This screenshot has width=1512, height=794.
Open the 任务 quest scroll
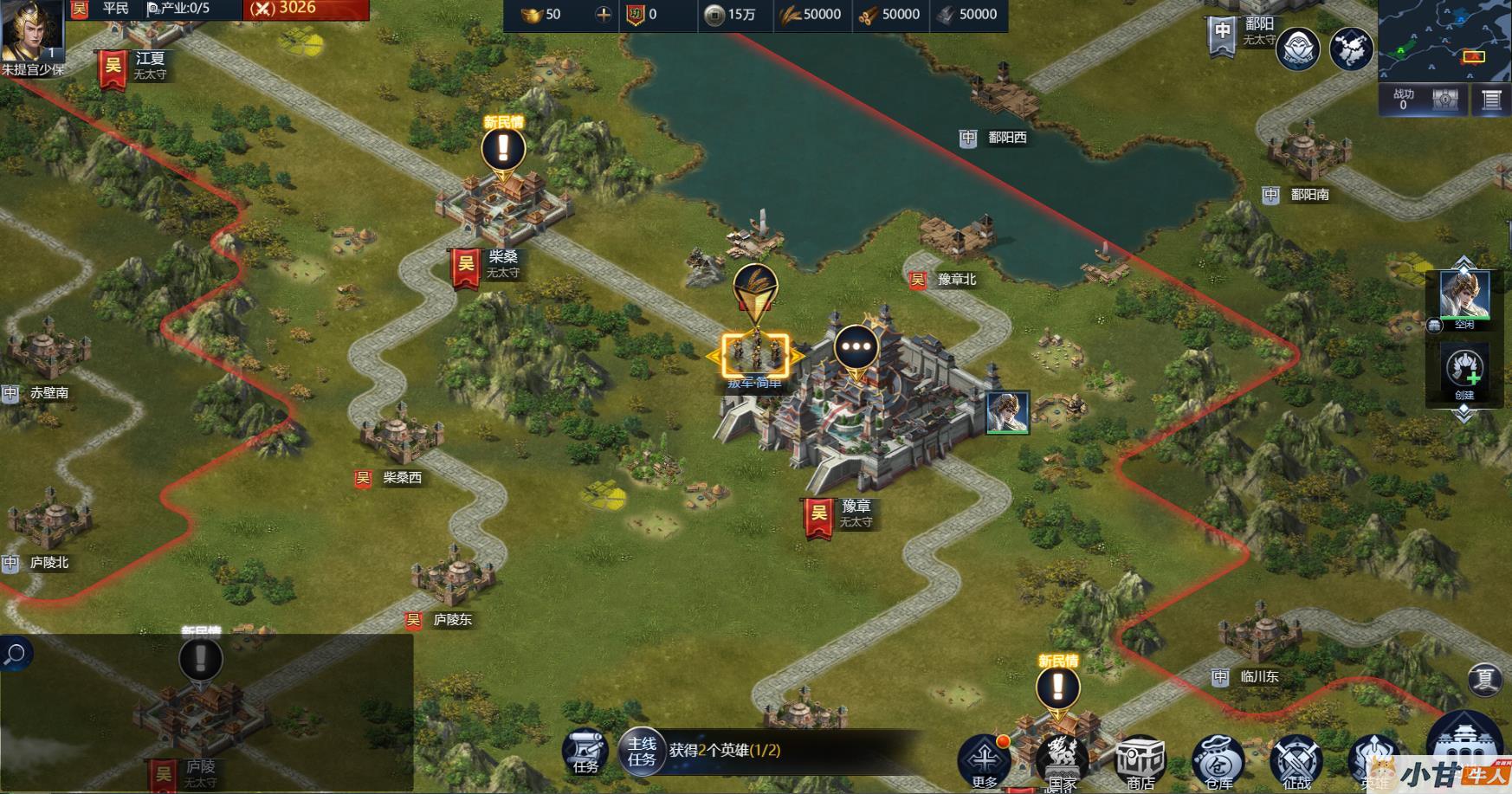tap(585, 751)
